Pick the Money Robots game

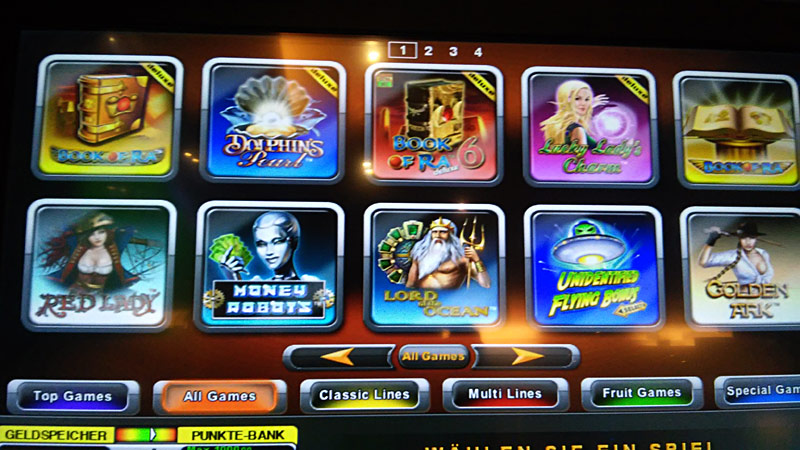click(x=268, y=266)
